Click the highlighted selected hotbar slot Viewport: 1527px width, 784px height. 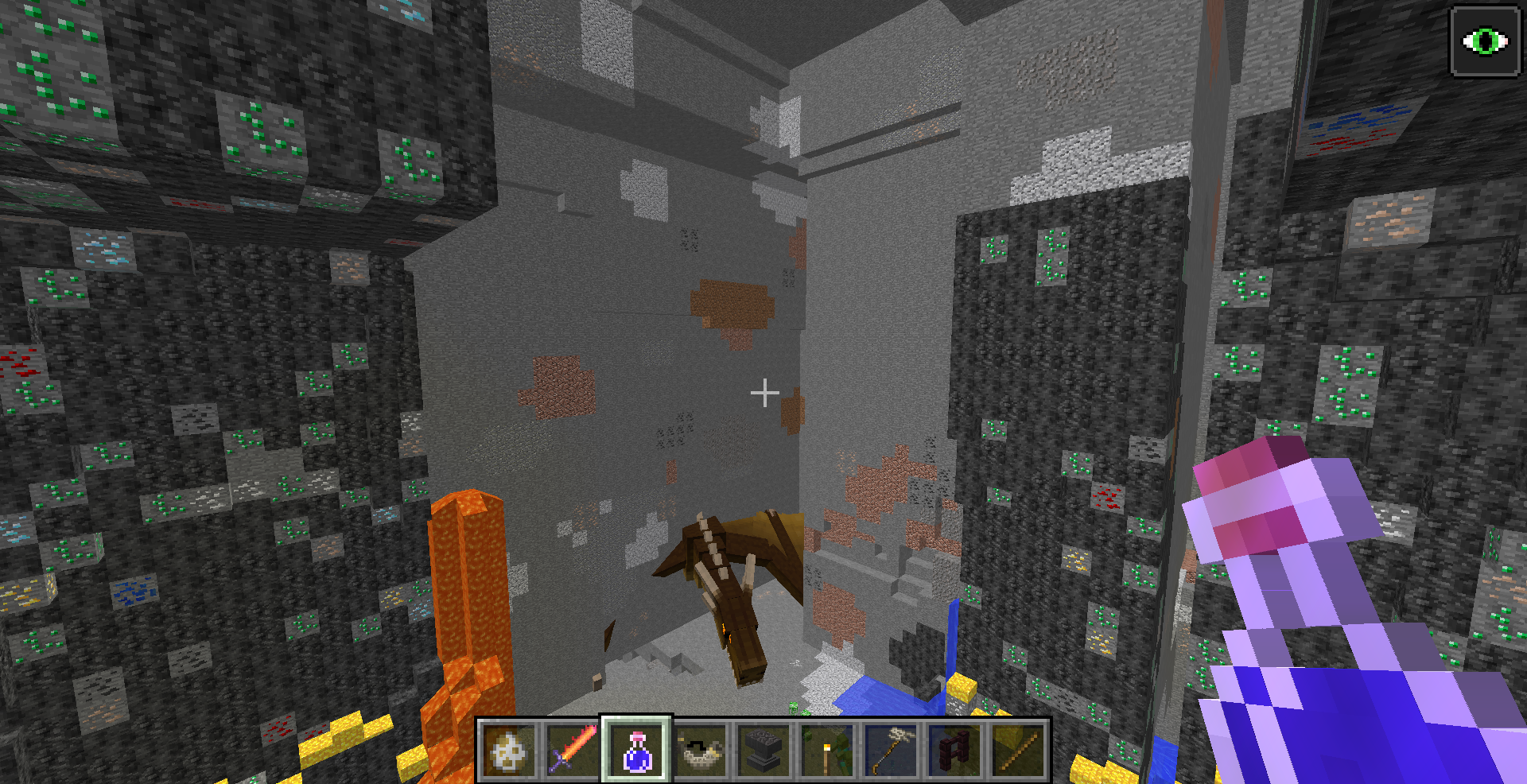[637, 749]
